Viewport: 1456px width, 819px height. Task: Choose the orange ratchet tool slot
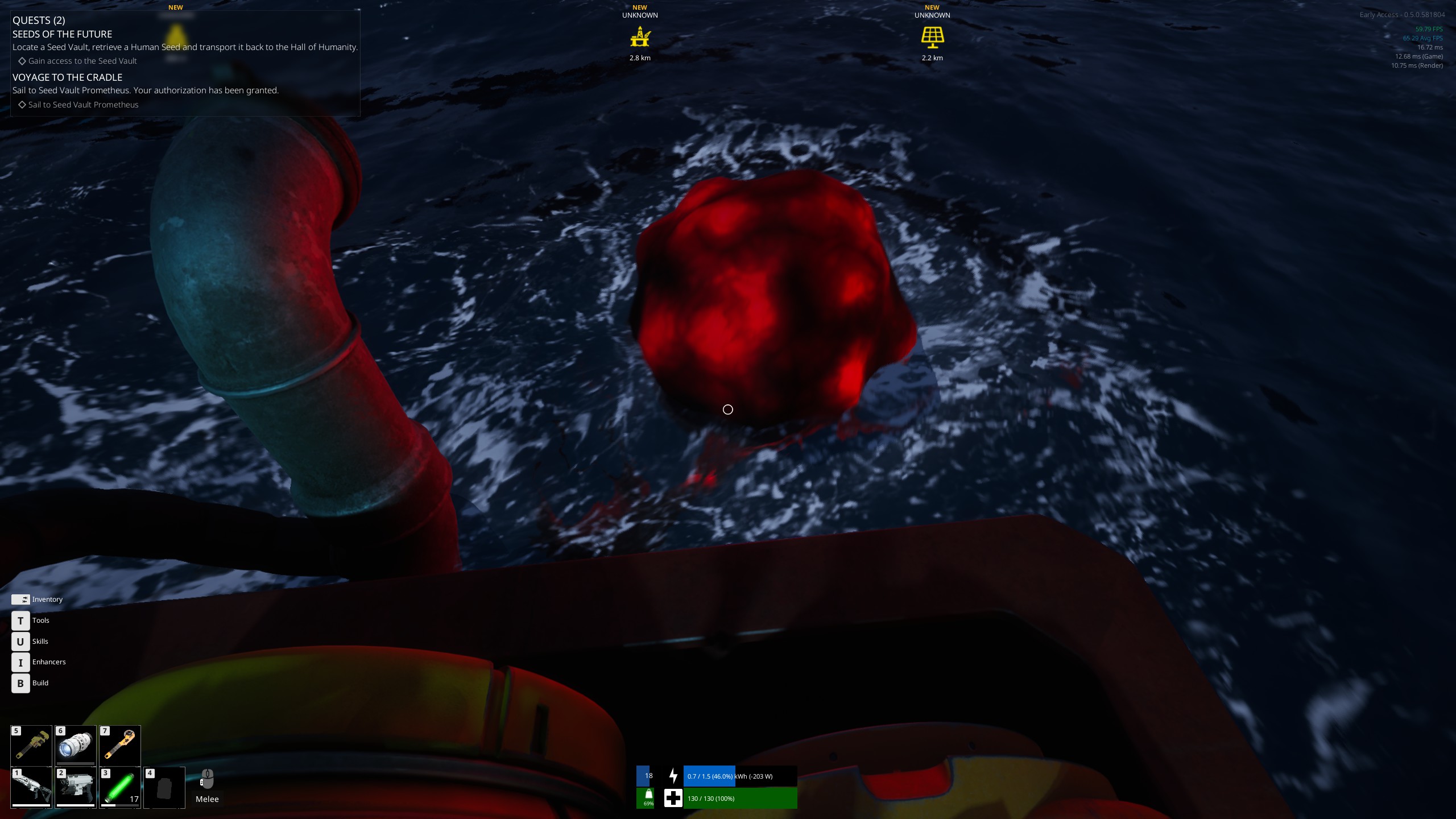(x=120, y=745)
